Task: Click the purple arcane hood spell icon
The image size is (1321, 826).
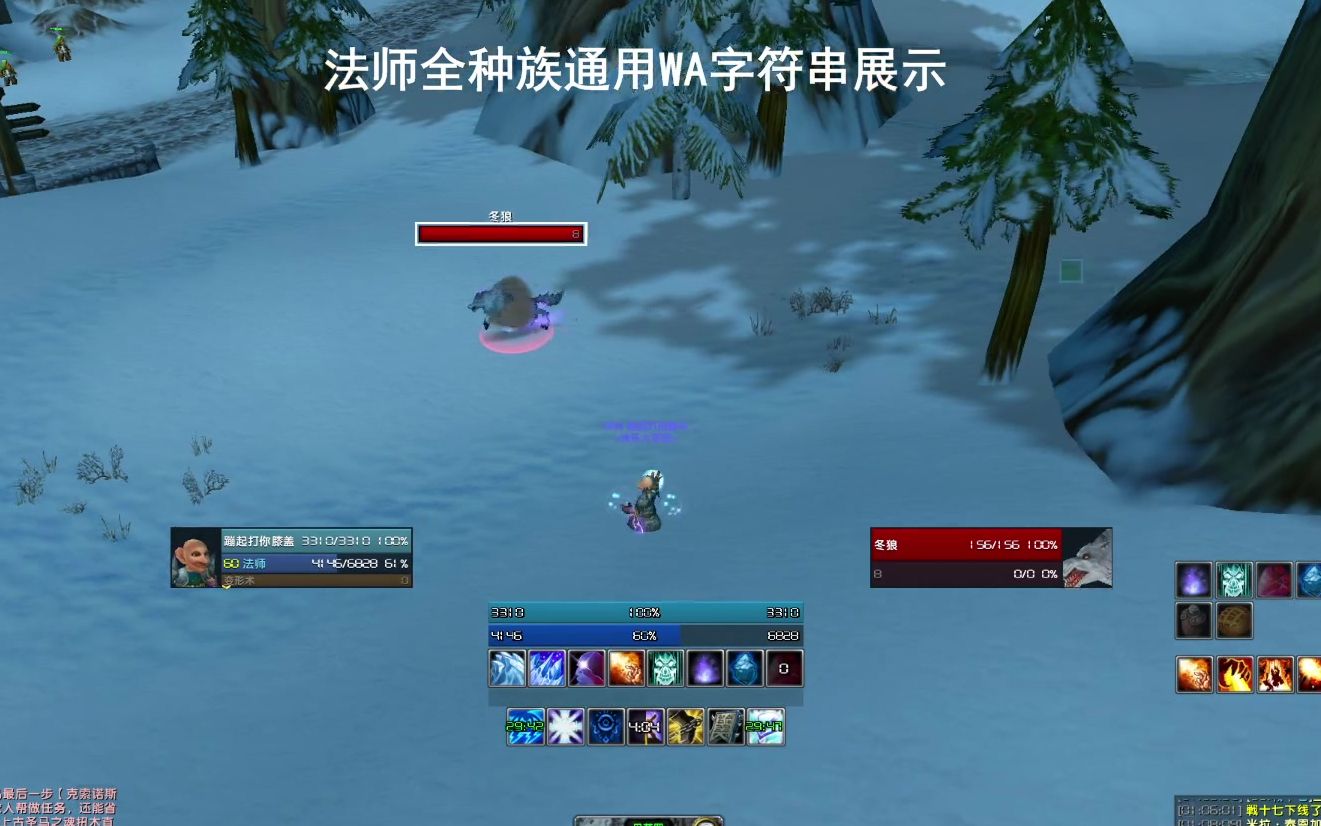Action: pos(587,668)
